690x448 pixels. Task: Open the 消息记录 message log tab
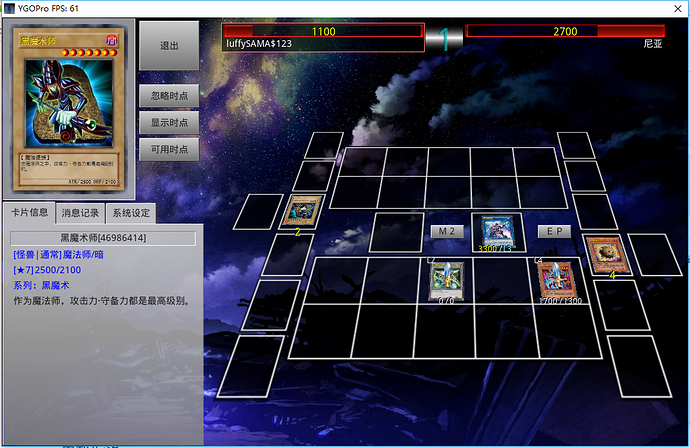point(80,212)
